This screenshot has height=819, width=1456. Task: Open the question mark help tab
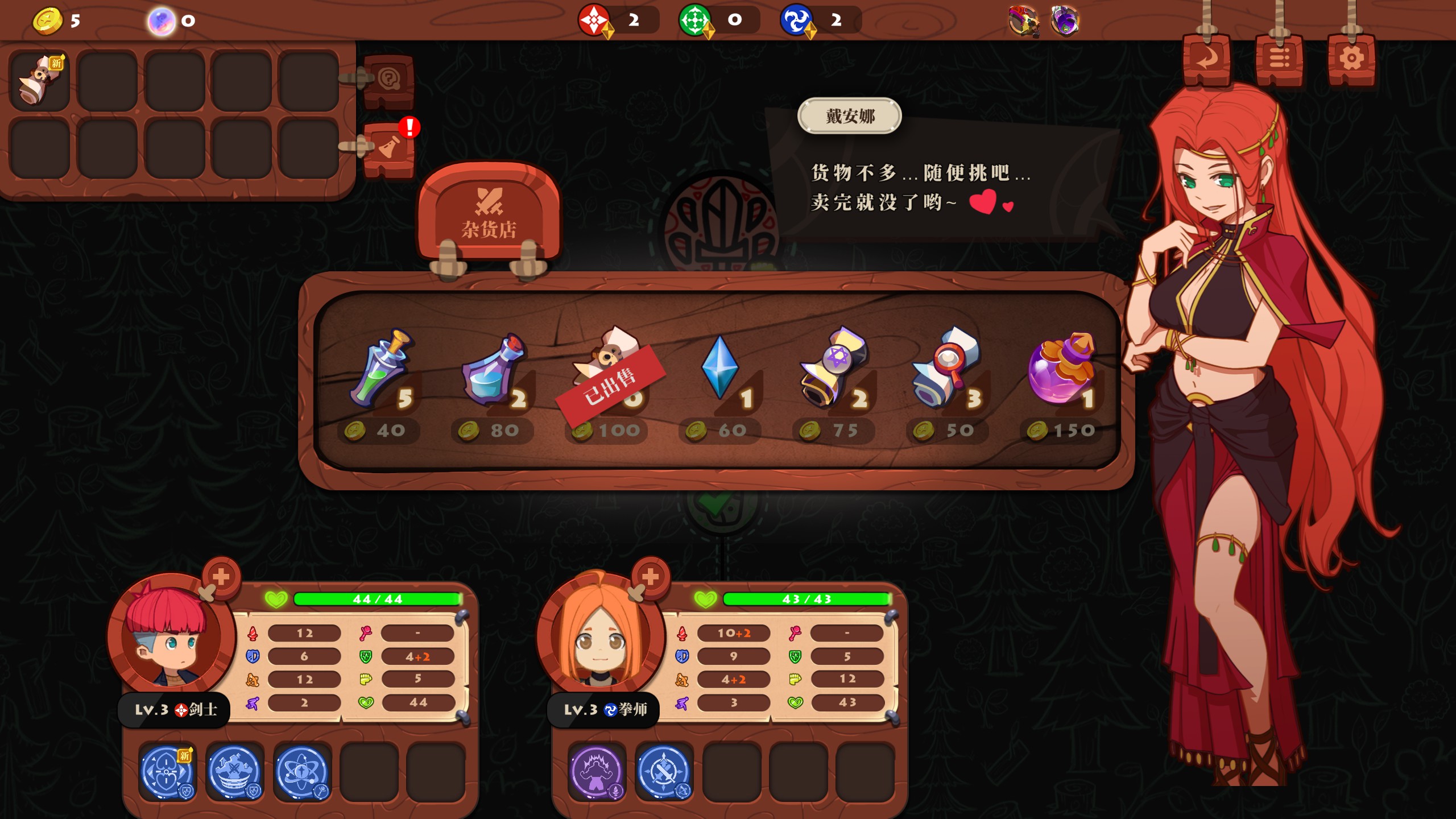[388, 80]
